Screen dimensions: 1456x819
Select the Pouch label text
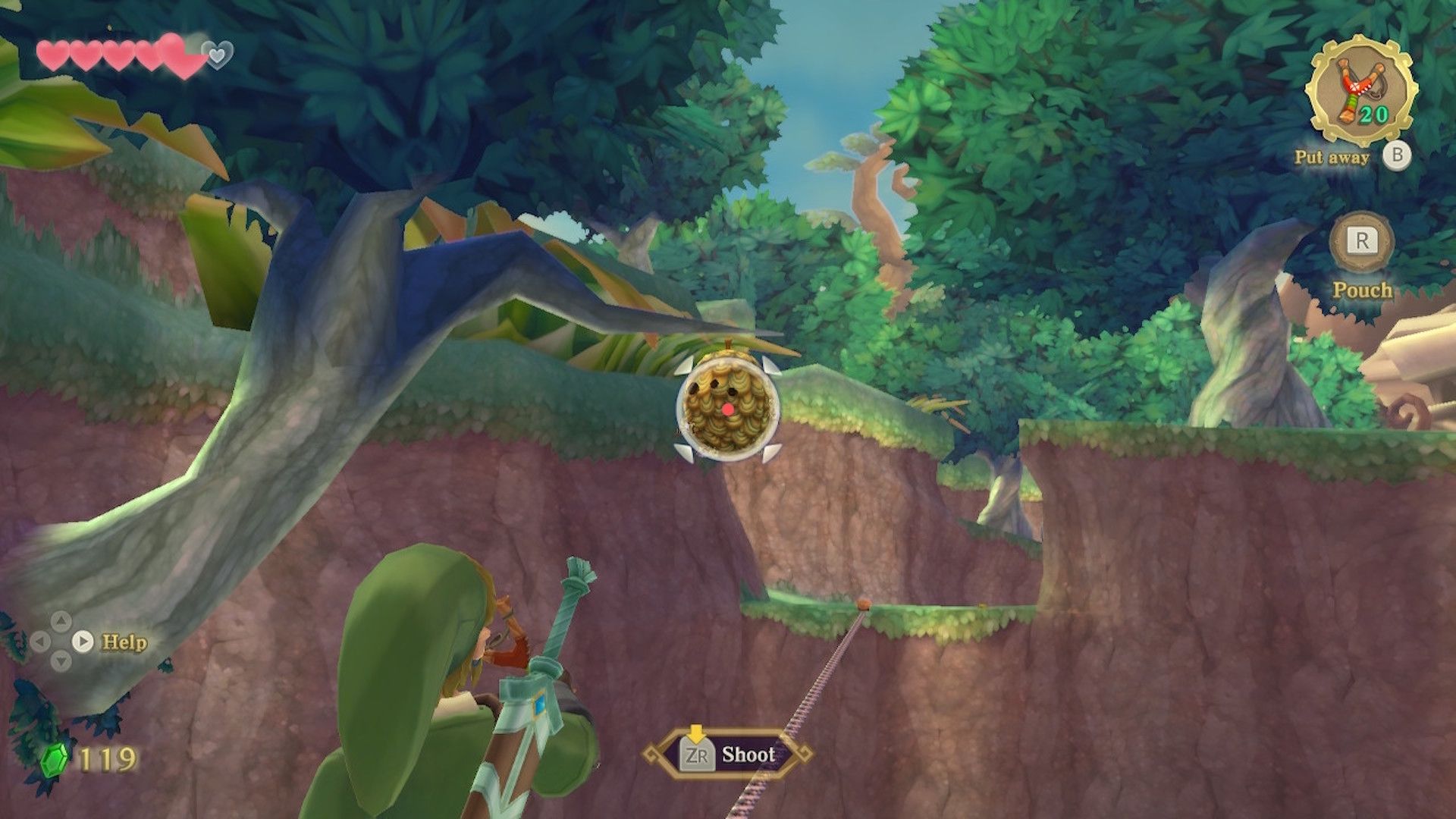(x=1363, y=290)
